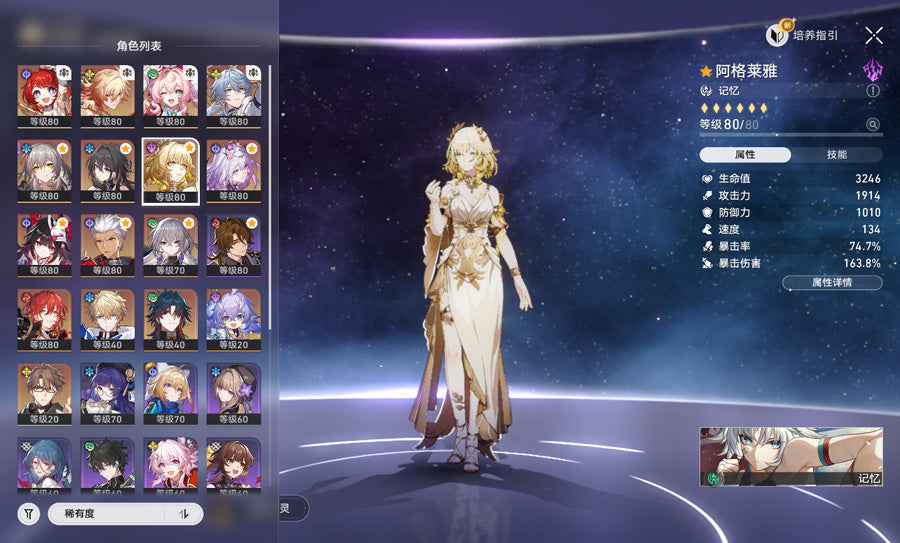The height and width of the screenshot is (543, 900).
Task: Click the magnifier icon beside the level
Action: pyautogui.click(x=873, y=125)
